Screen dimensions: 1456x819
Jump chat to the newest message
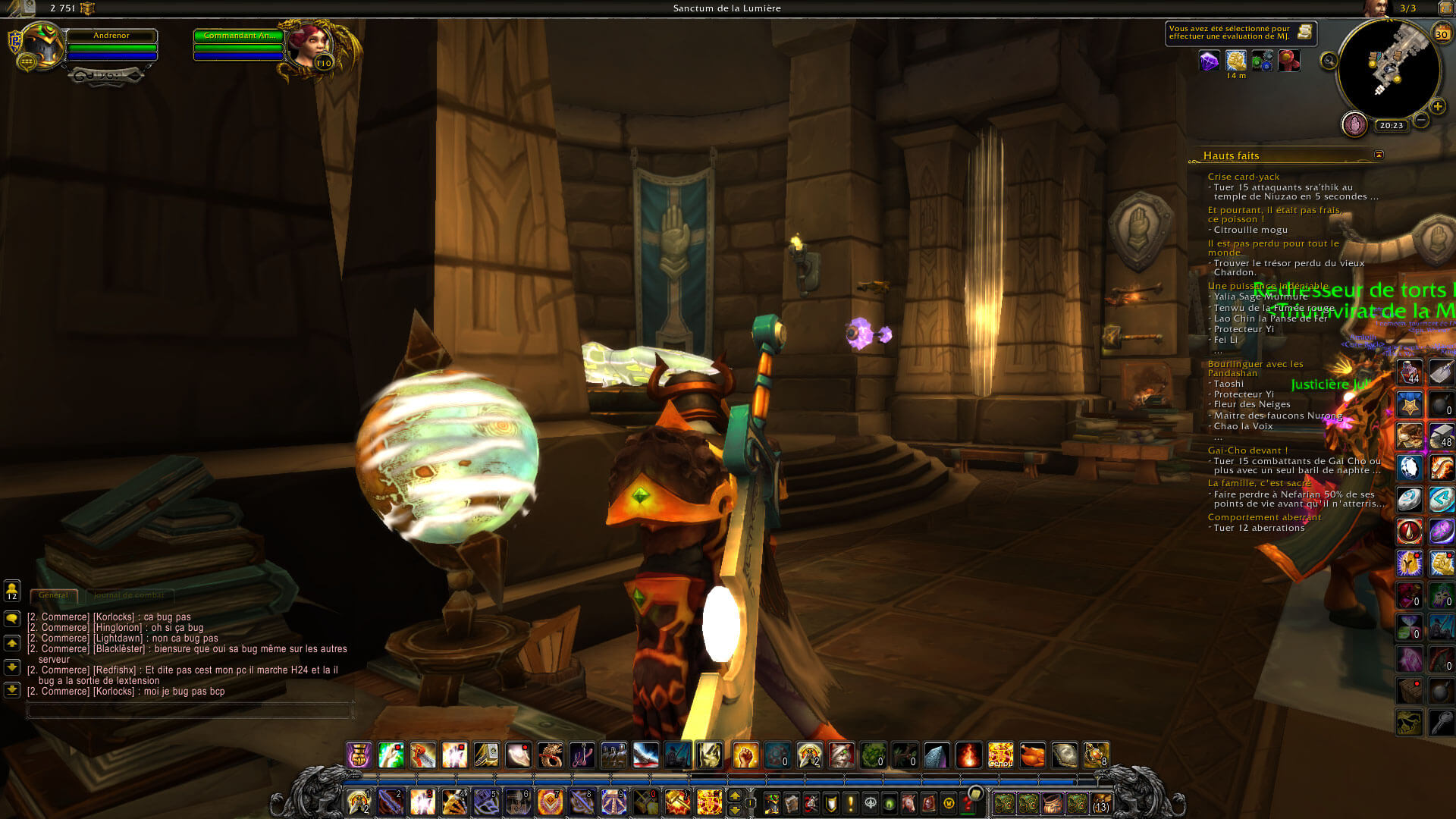12,690
